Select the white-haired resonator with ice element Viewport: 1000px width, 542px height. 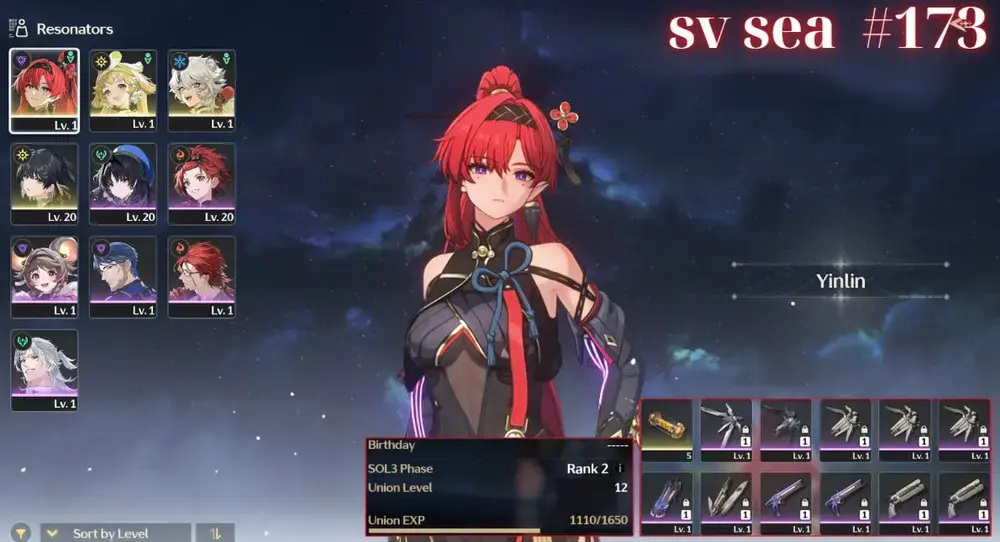[x=201, y=90]
